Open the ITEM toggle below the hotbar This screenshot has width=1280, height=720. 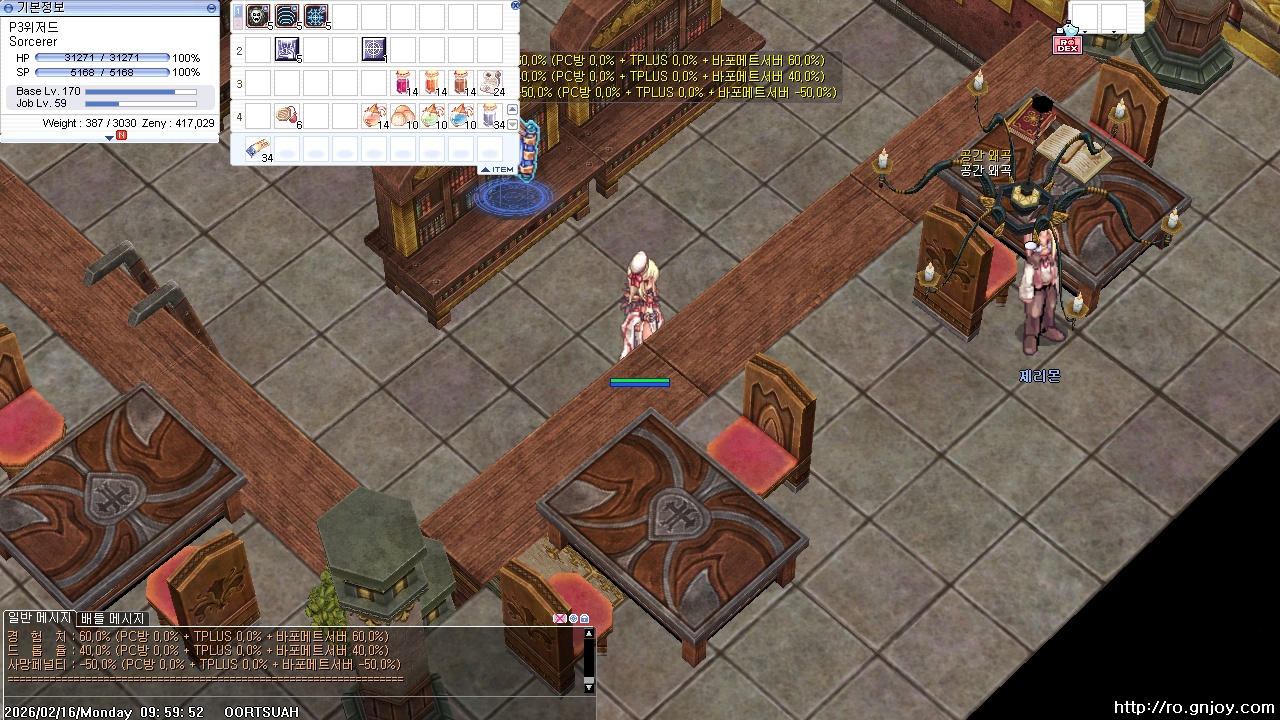click(x=497, y=169)
